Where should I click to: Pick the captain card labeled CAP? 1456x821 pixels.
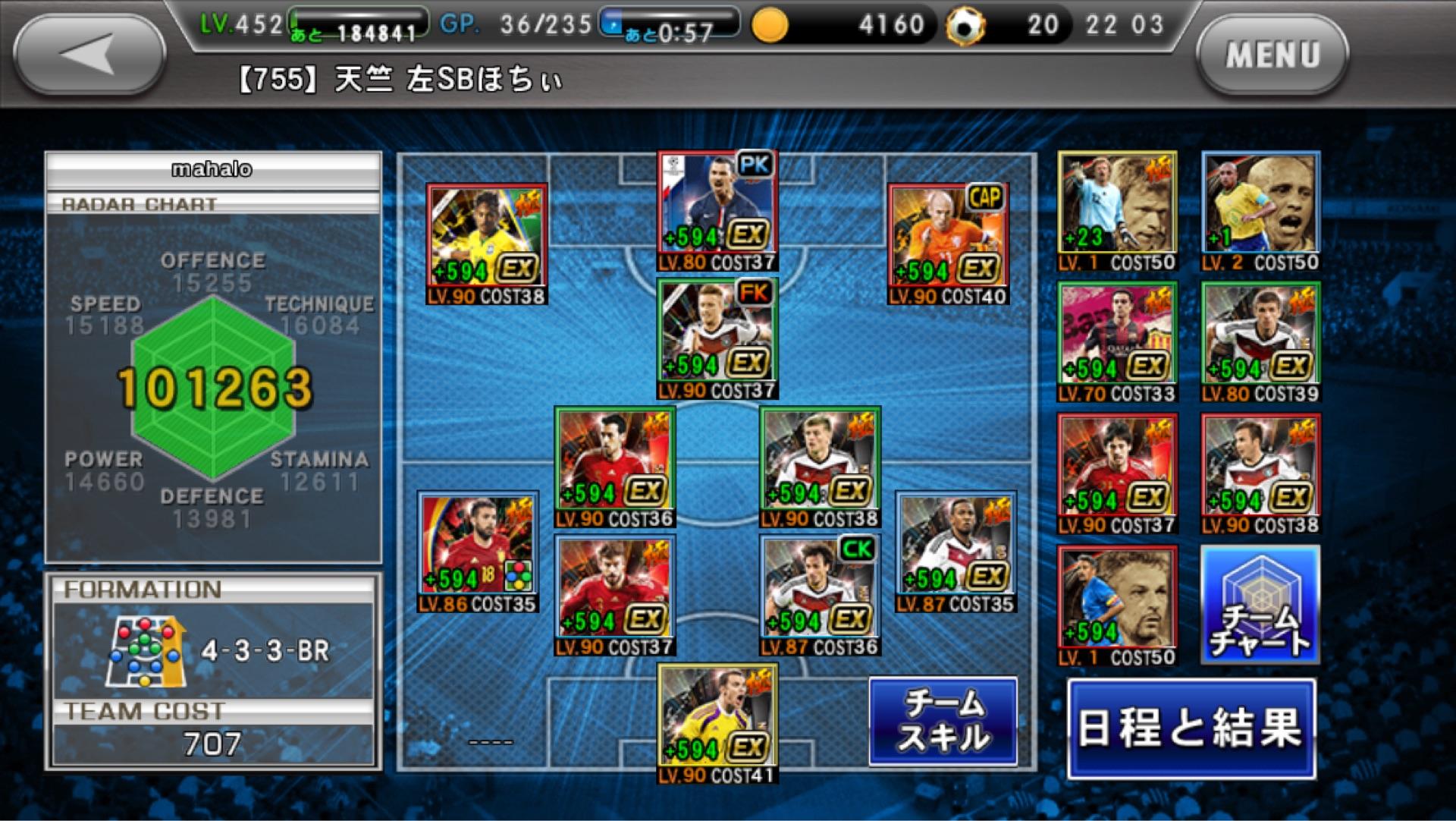(x=948, y=244)
